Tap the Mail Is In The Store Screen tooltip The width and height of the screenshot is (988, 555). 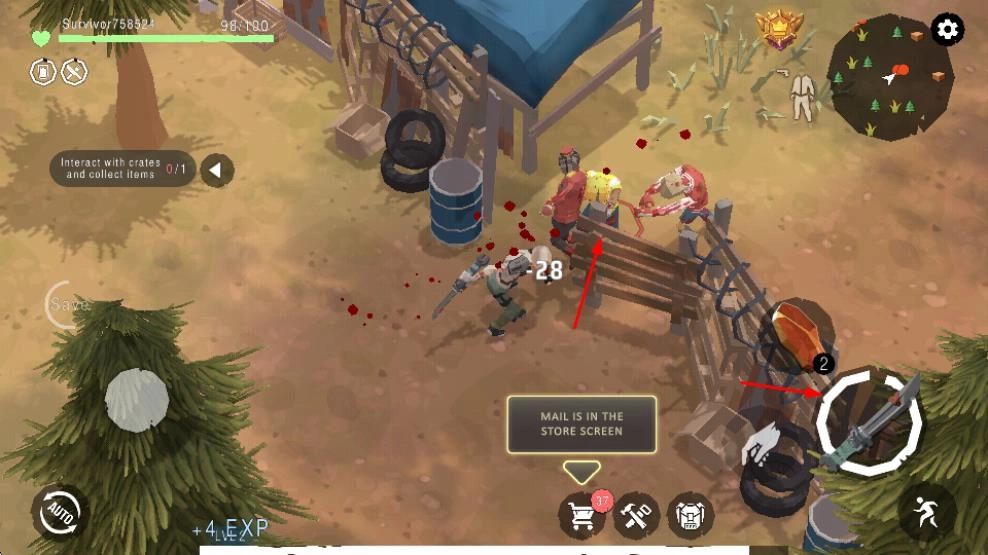pyautogui.click(x=581, y=424)
